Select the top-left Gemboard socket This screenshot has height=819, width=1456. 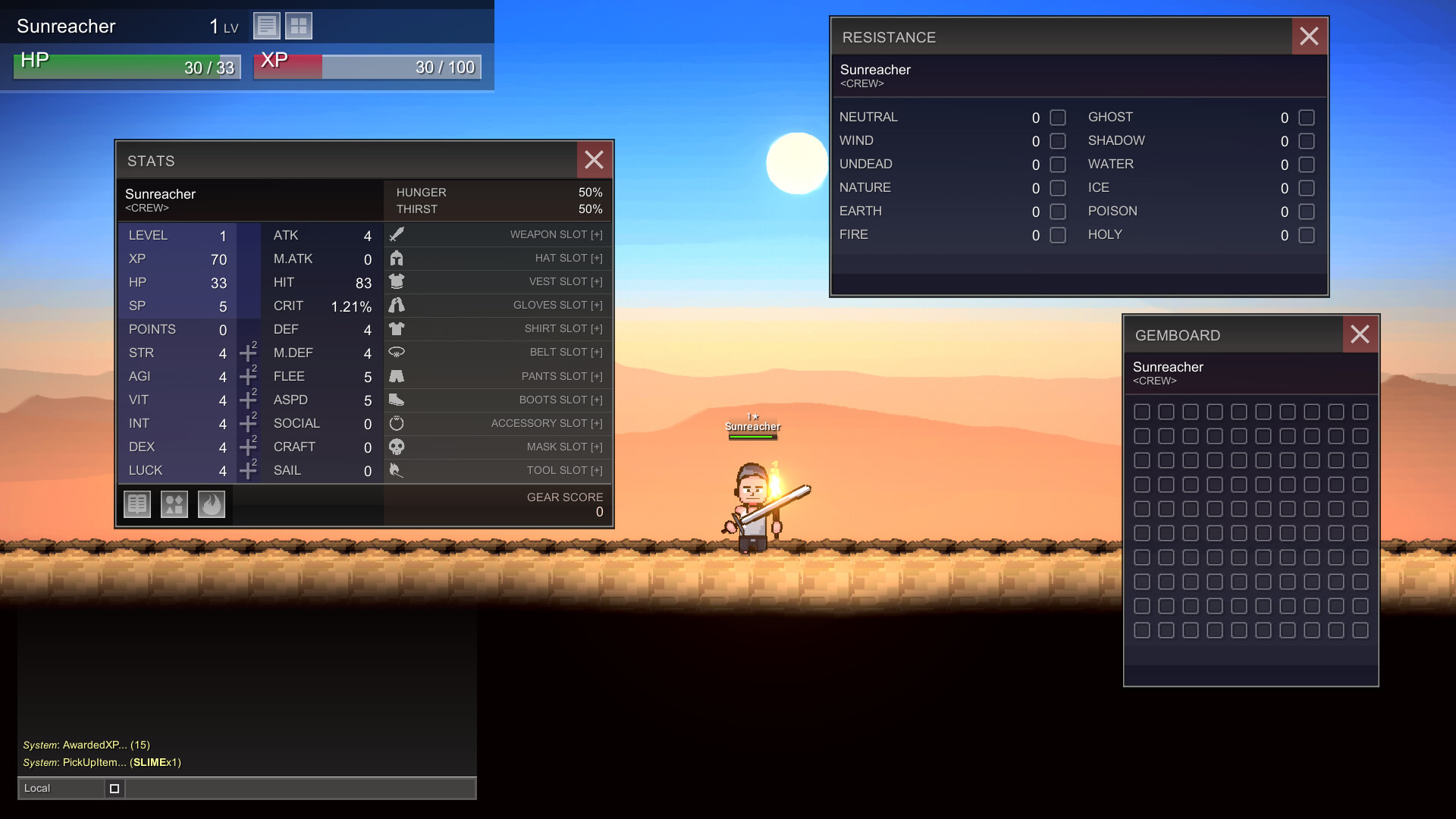tap(1143, 411)
